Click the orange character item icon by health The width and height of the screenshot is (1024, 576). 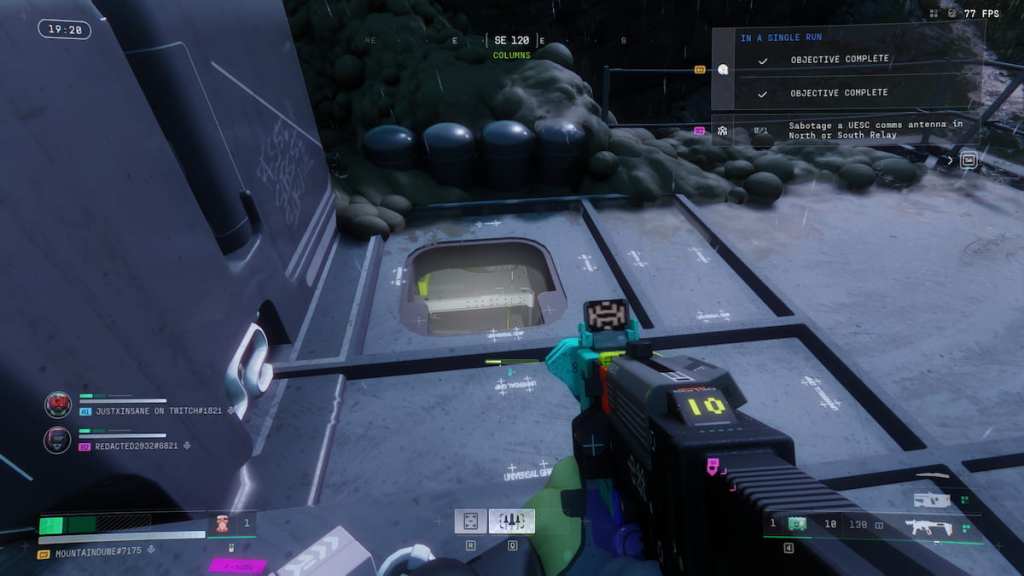(224, 523)
